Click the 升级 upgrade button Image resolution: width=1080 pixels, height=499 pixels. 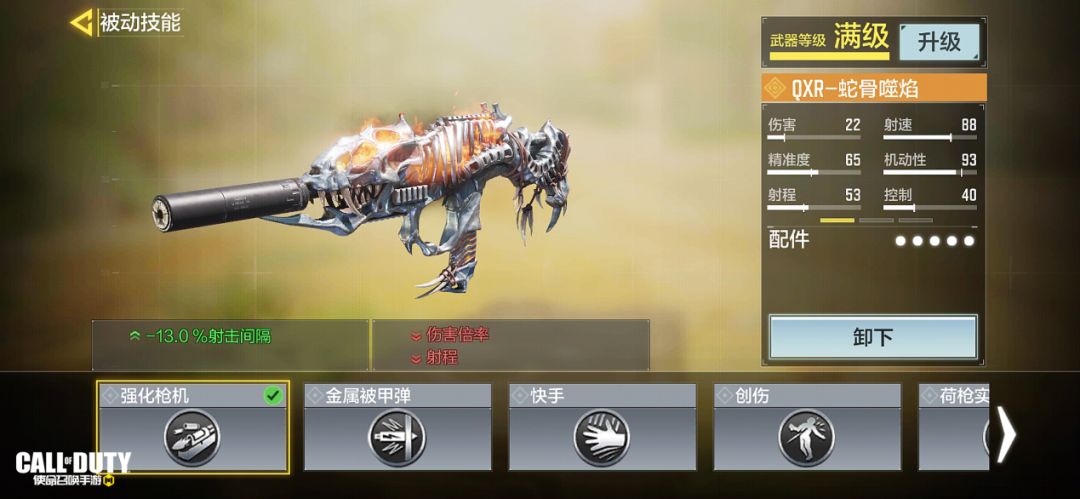point(938,41)
